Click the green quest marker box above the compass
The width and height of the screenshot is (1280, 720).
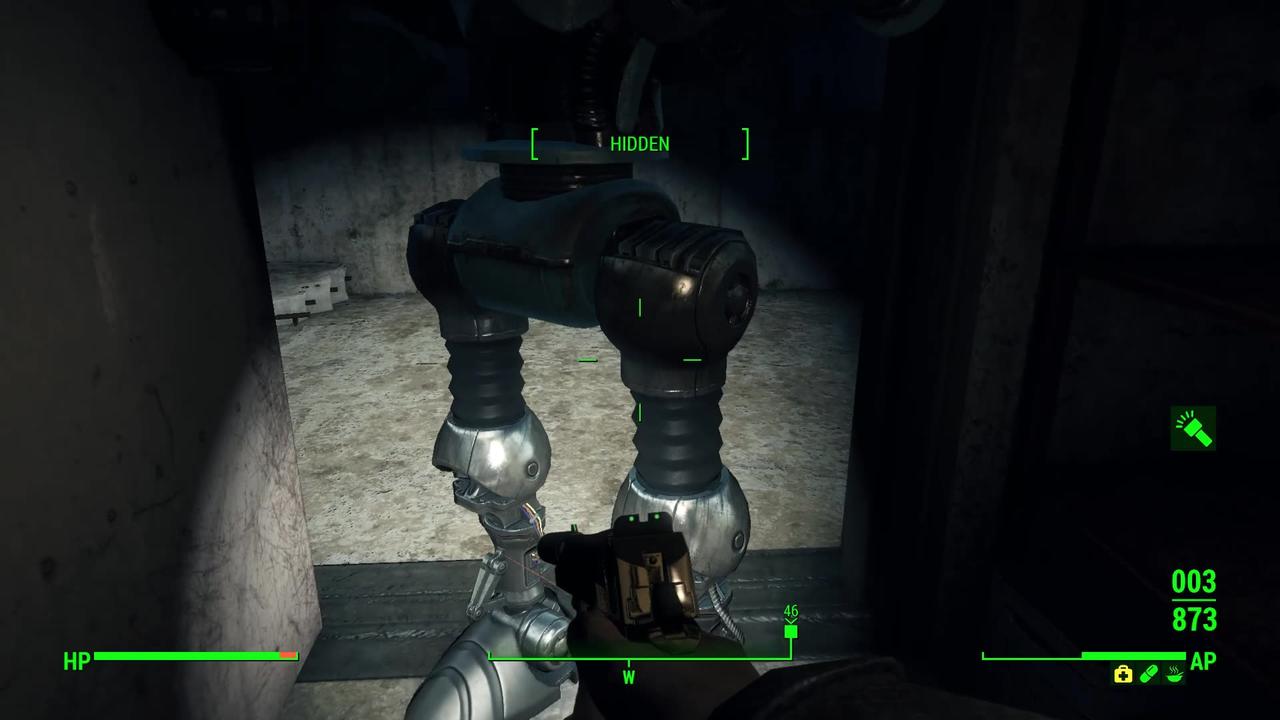click(791, 631)
